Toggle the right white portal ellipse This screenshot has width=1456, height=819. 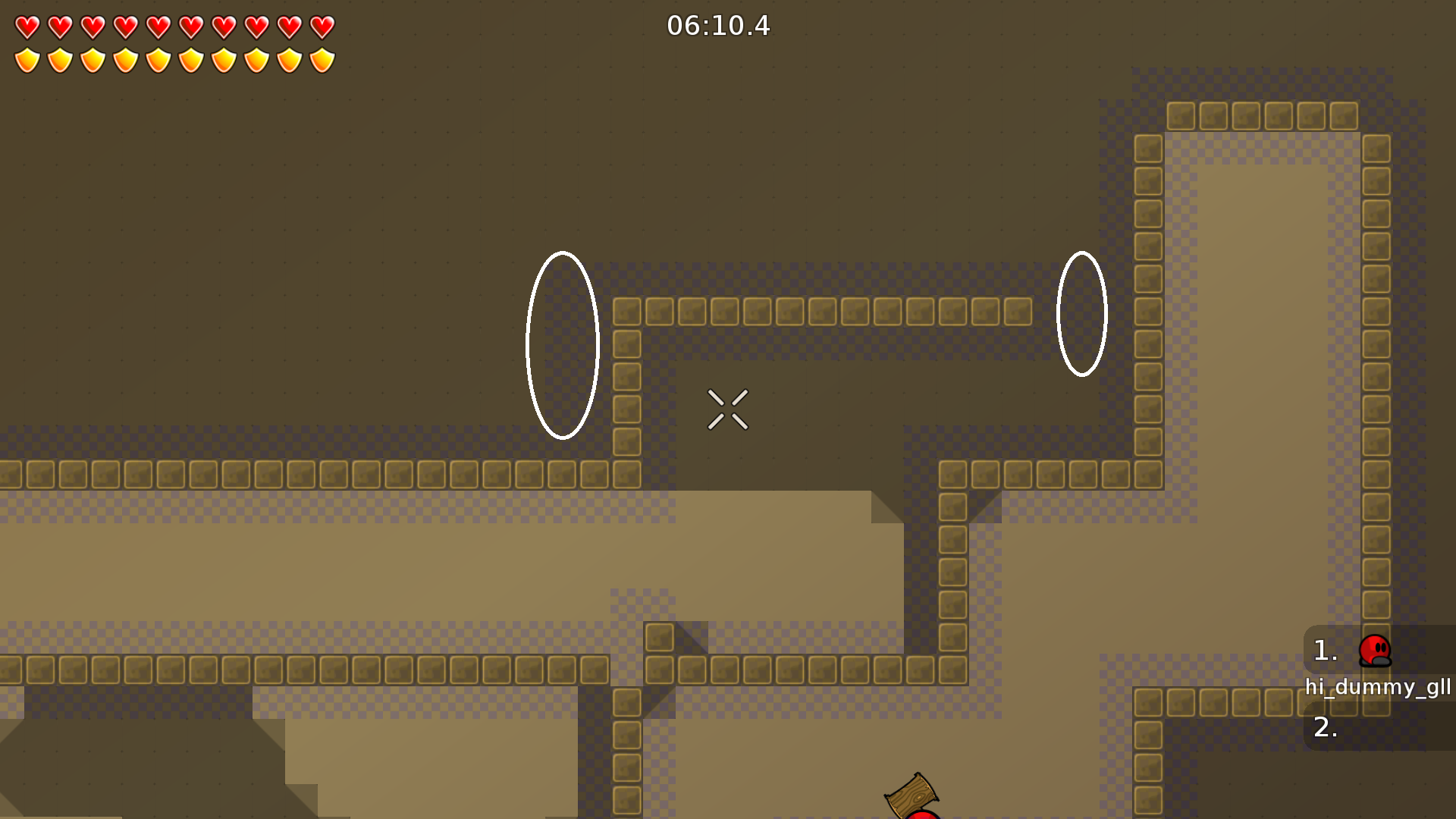(x=1083, y=312)
